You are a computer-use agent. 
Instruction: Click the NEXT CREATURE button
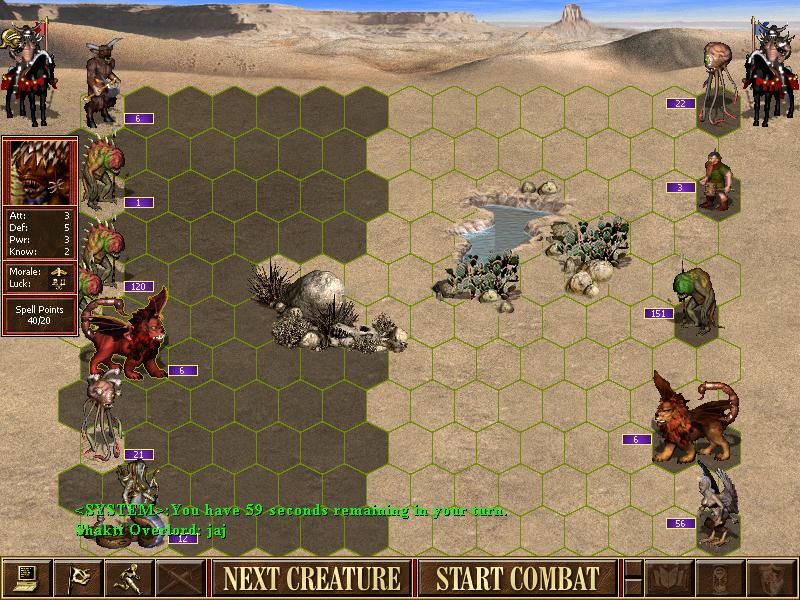(311, 578)
